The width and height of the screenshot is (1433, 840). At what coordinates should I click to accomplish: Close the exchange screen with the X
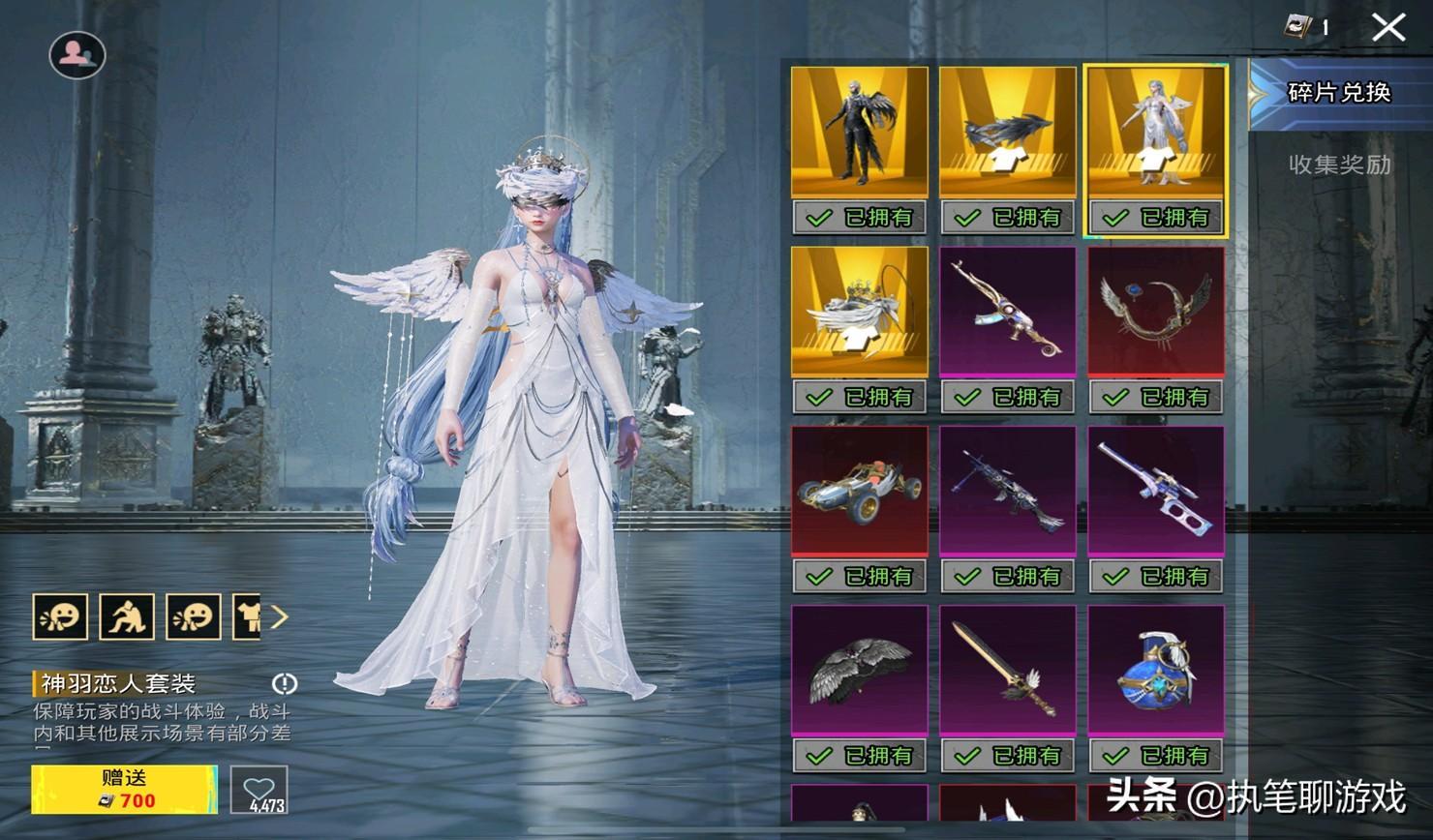[x=1388, y=27]
